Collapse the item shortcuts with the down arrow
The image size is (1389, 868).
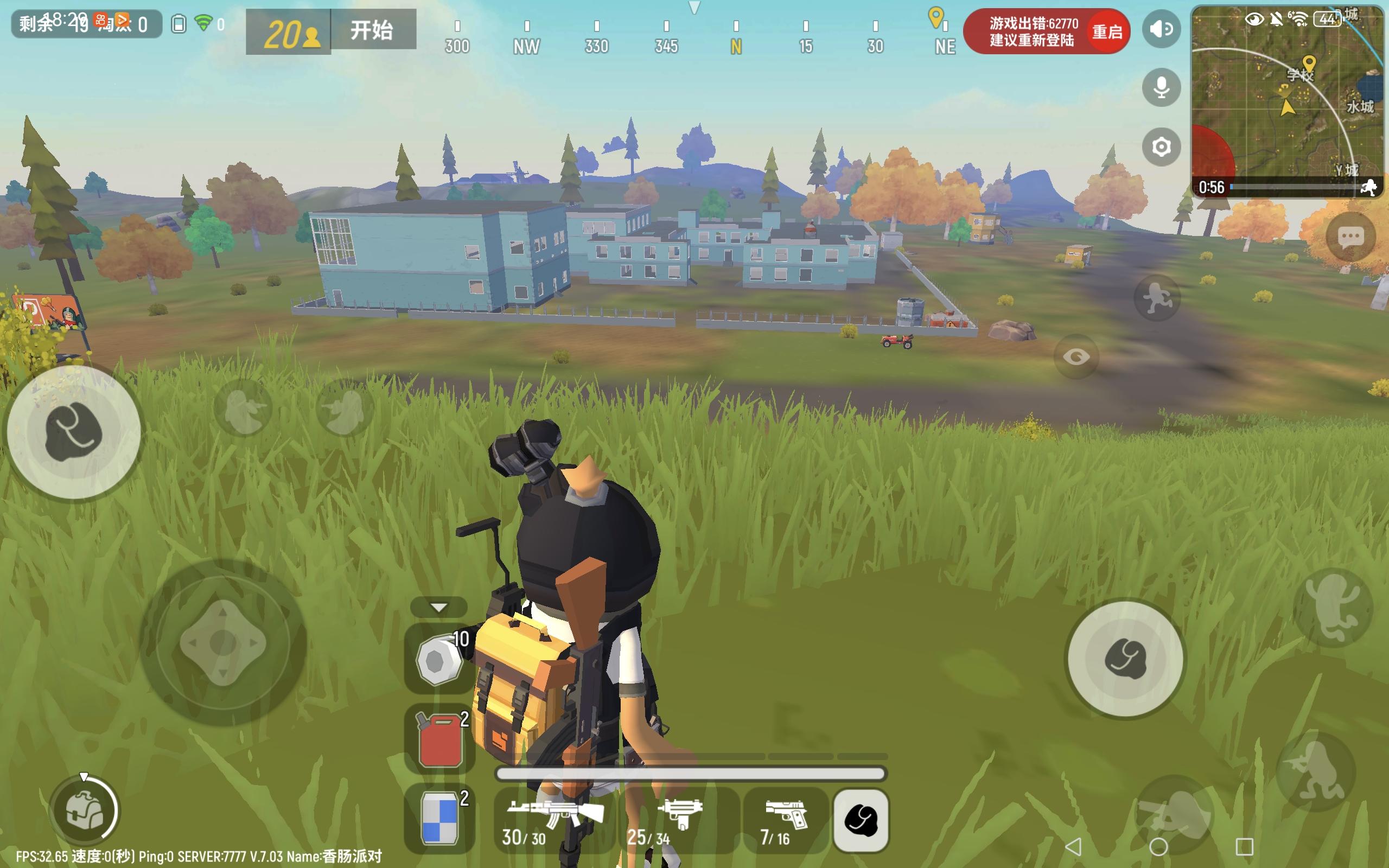[438, 607]
